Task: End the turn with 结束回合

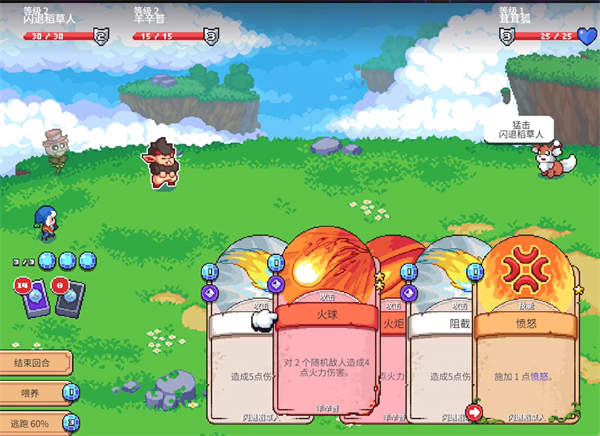Action: point(32,362)
